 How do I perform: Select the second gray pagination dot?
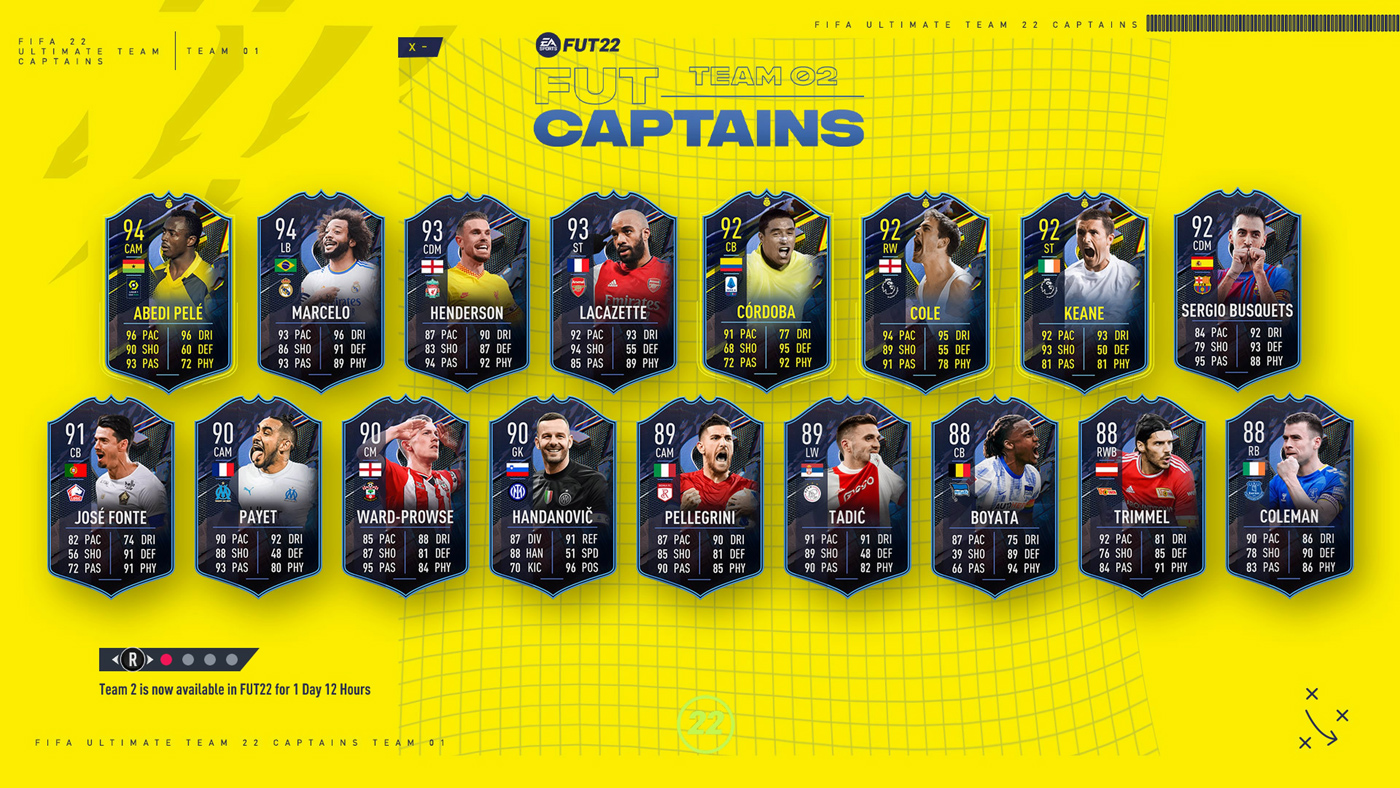click(x=187, y=659)
